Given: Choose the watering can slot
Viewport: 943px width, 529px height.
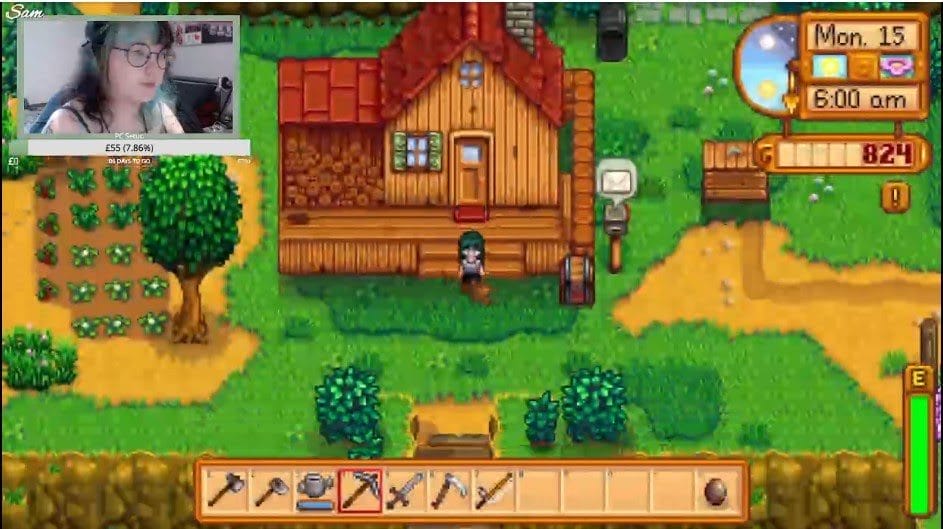Looking at the screenshot, I should coord(315,490).
